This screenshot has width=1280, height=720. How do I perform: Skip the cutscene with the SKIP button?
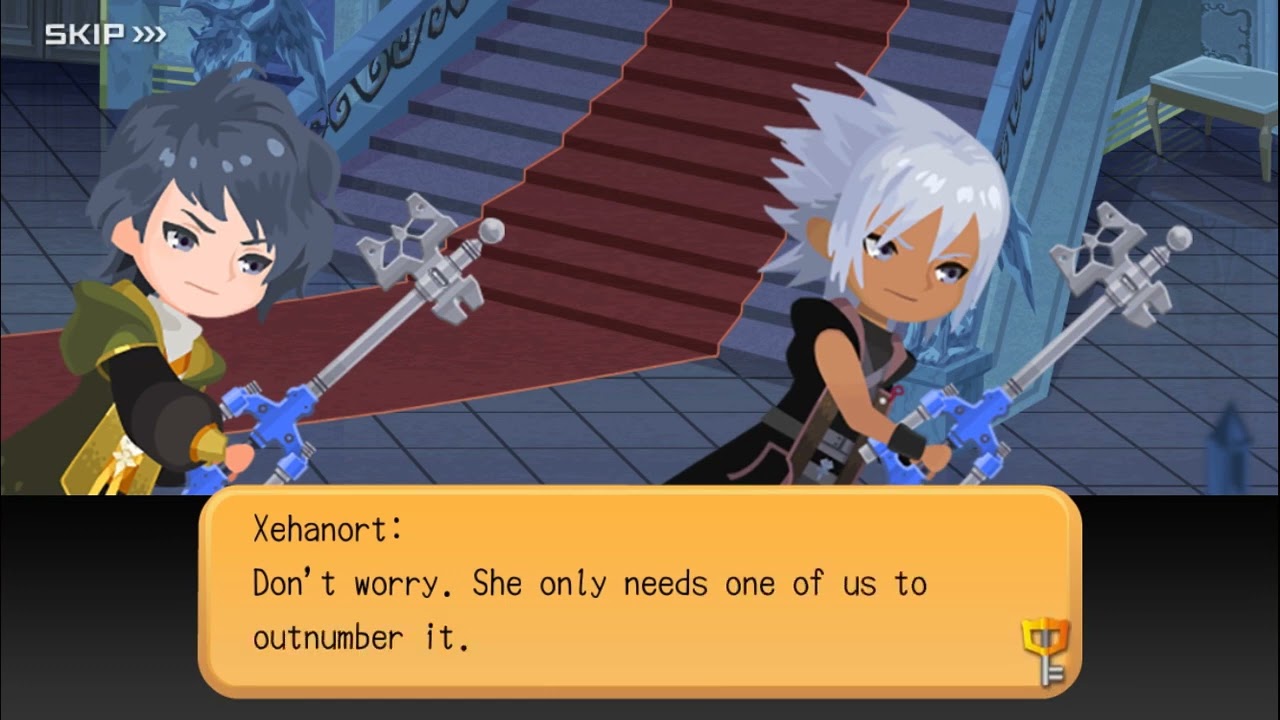click(105, 35)
